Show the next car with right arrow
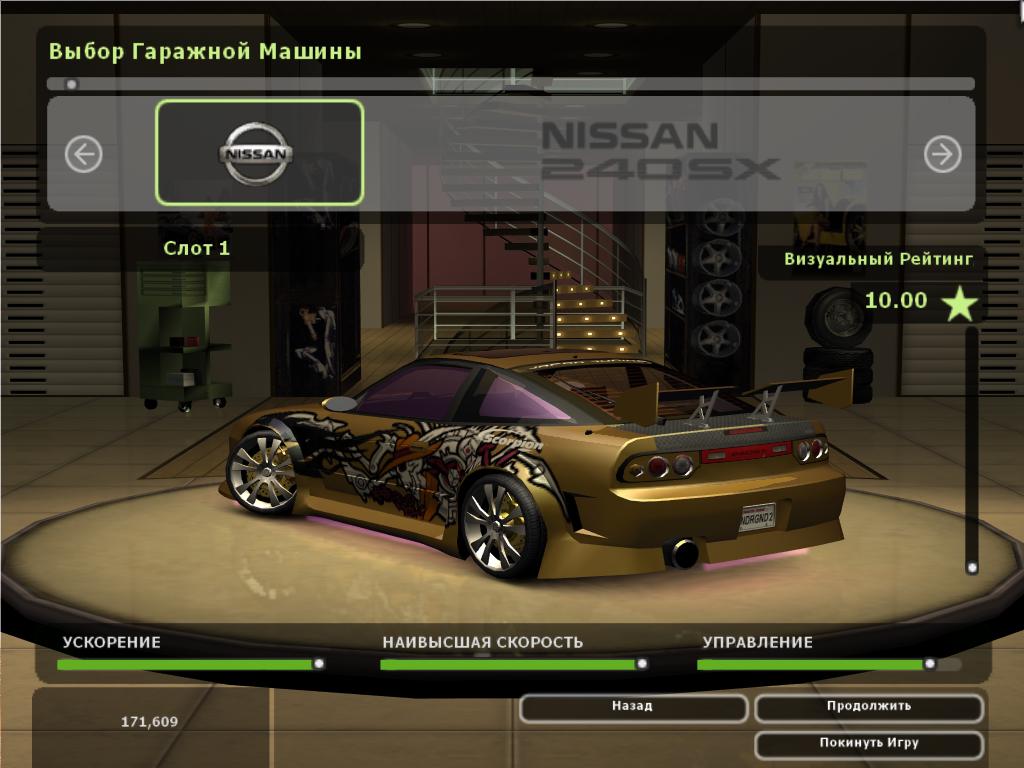 coord(942,154)
